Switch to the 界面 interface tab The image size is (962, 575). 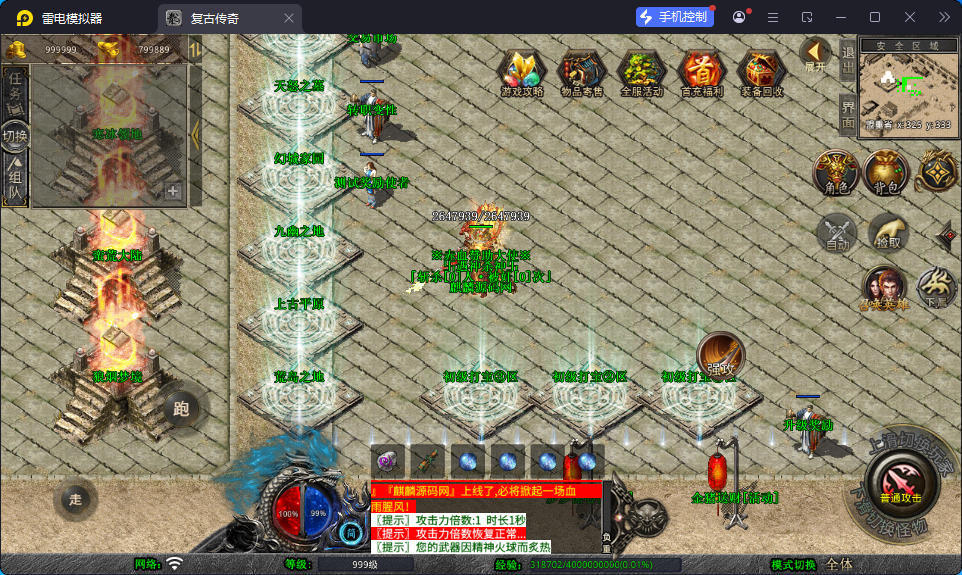pyautogui.click(x=847, y=114)
